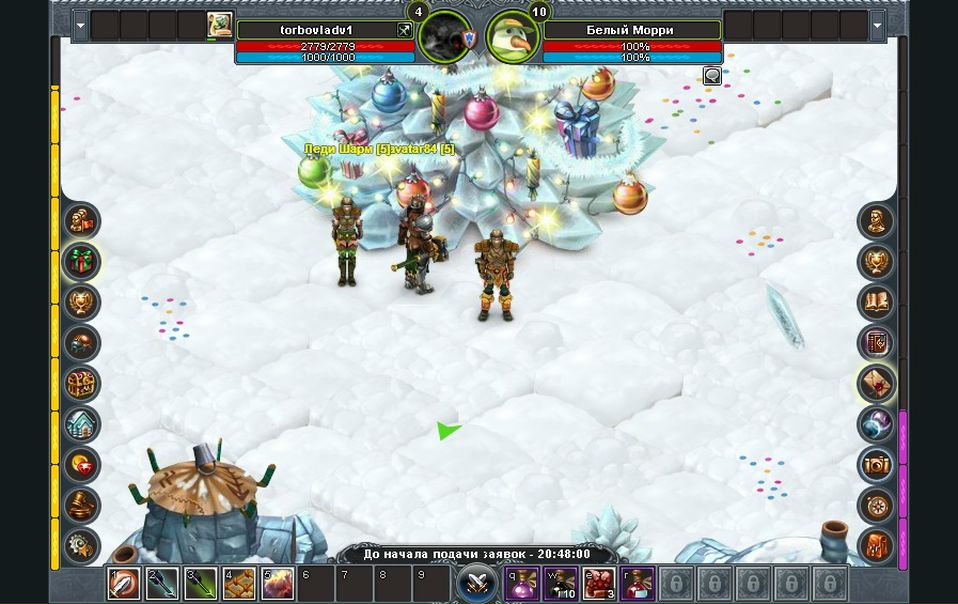Open the green gift box menu

[x=82, y=262]
